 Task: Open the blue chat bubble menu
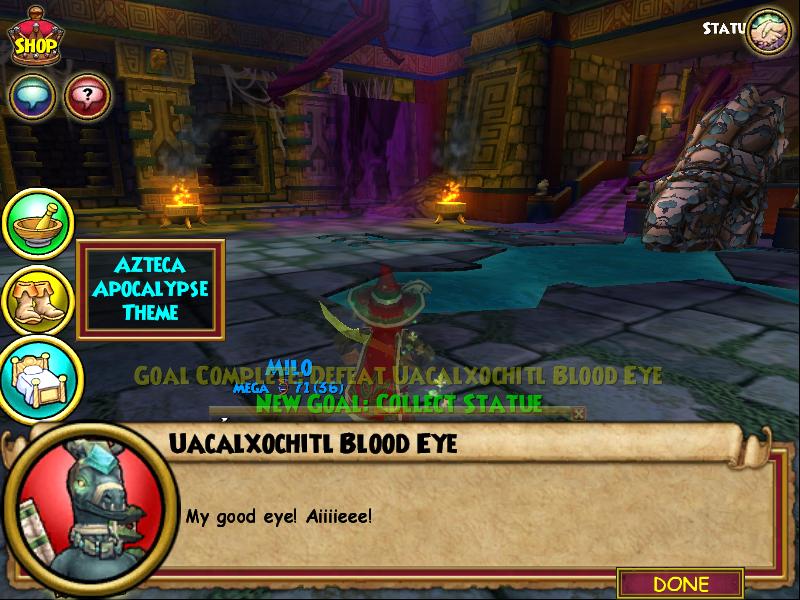32,97
